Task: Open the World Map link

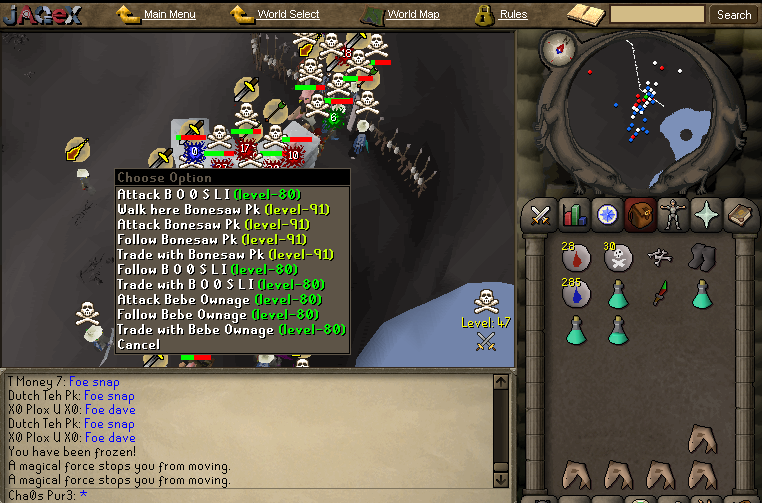Action: click(412, 15)
